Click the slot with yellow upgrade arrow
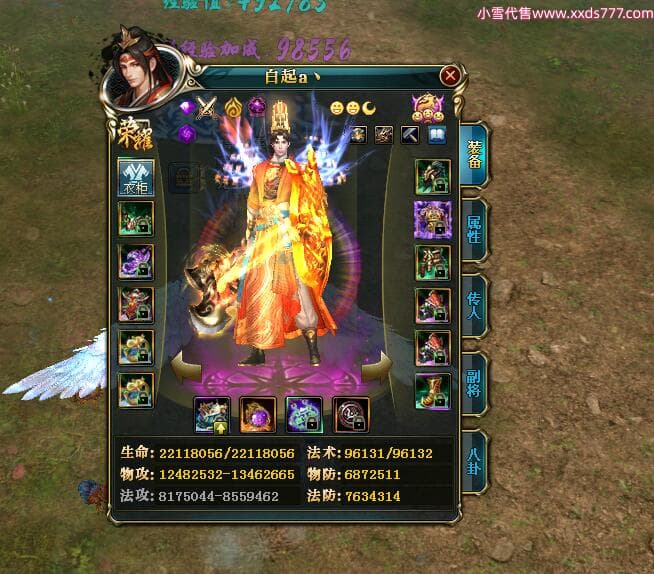This screenshot has width=654, height=574. pos(212,414)
